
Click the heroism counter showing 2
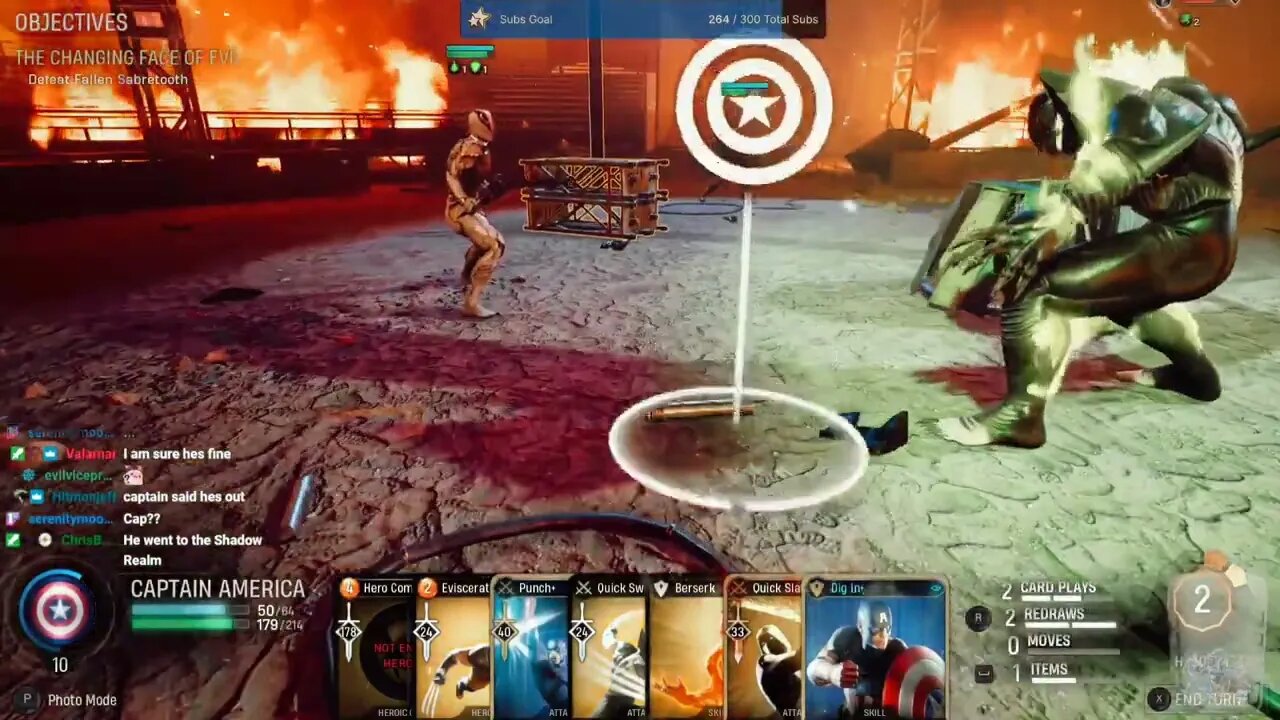coord(1202,601)
